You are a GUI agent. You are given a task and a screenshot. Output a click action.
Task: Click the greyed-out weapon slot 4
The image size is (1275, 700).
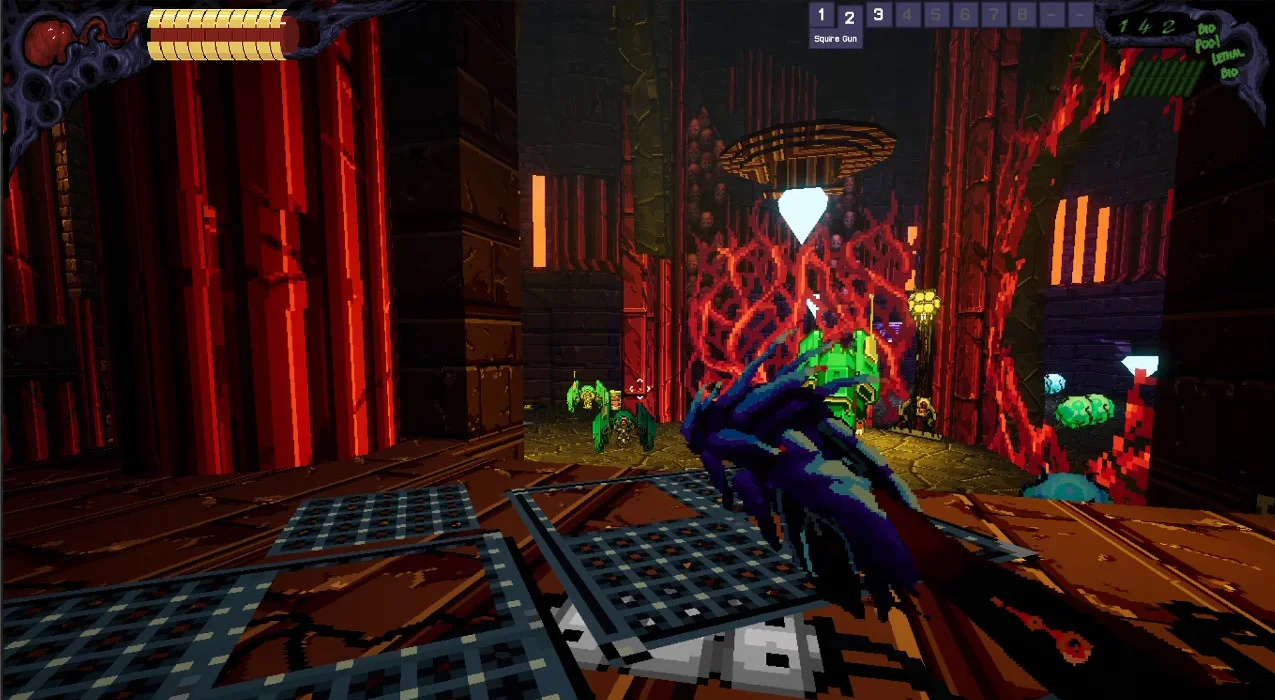[907, 15]
